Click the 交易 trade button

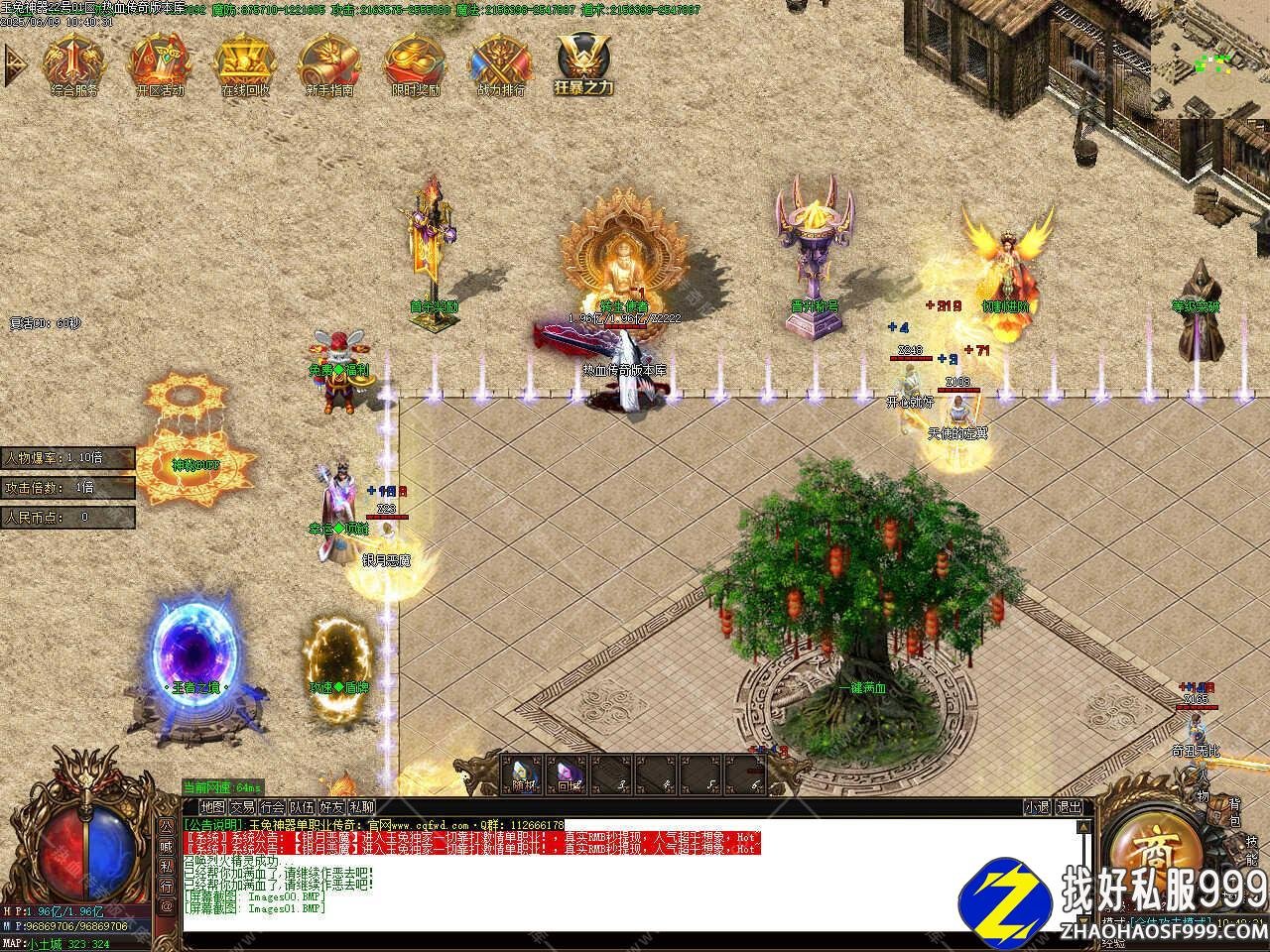[242, 807]
